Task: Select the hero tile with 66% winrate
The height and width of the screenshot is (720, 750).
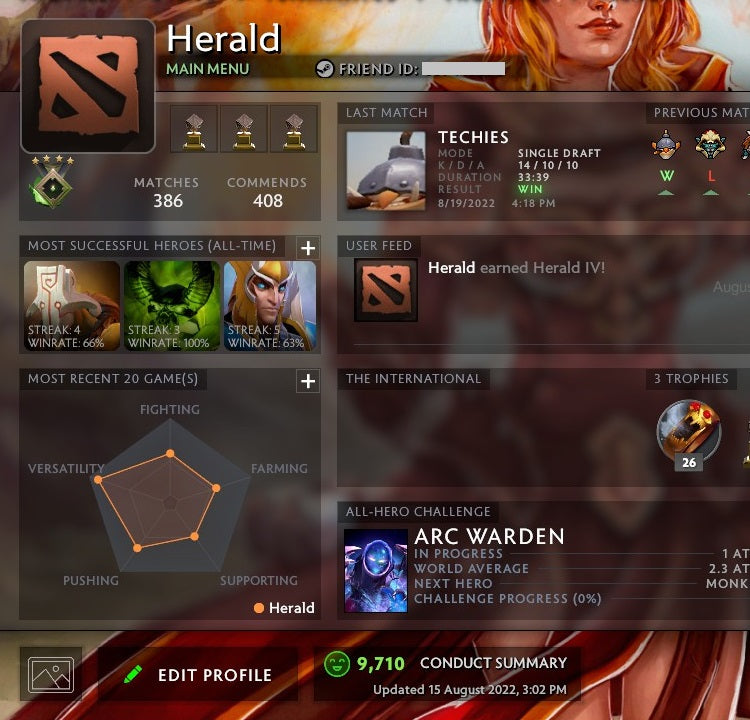Action: coord(72,306)
